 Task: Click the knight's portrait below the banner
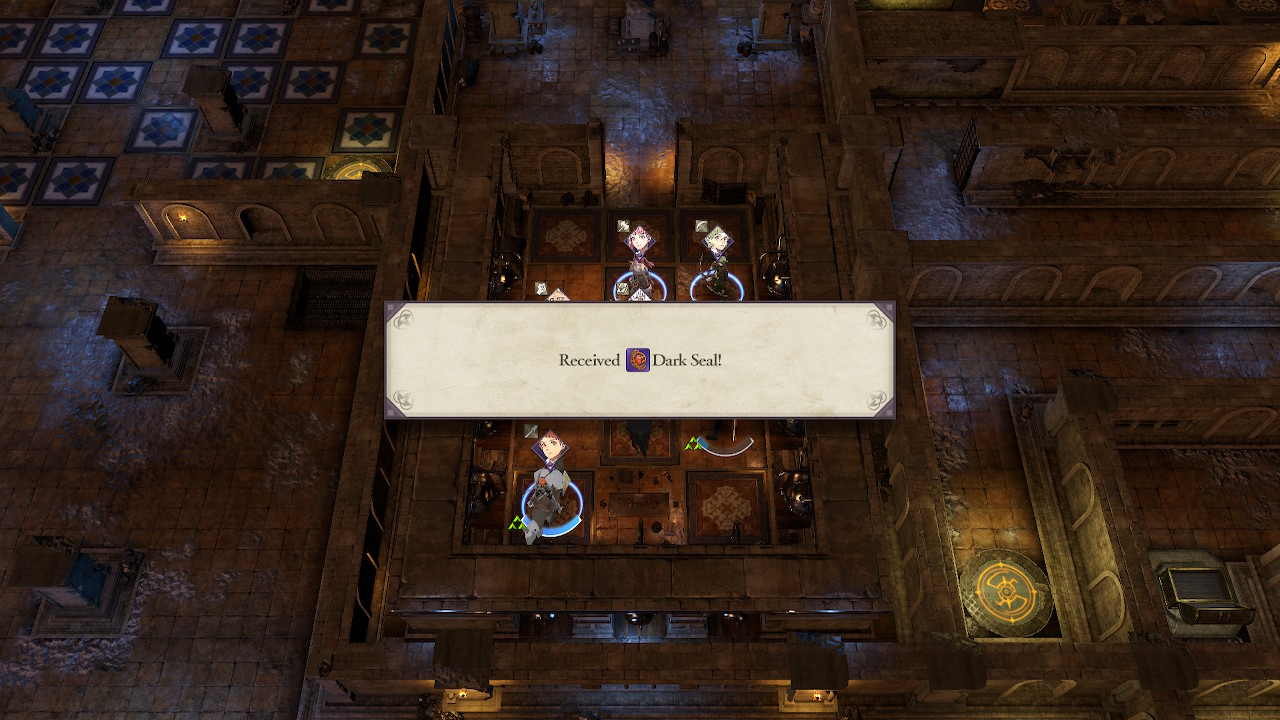(551, 445)
